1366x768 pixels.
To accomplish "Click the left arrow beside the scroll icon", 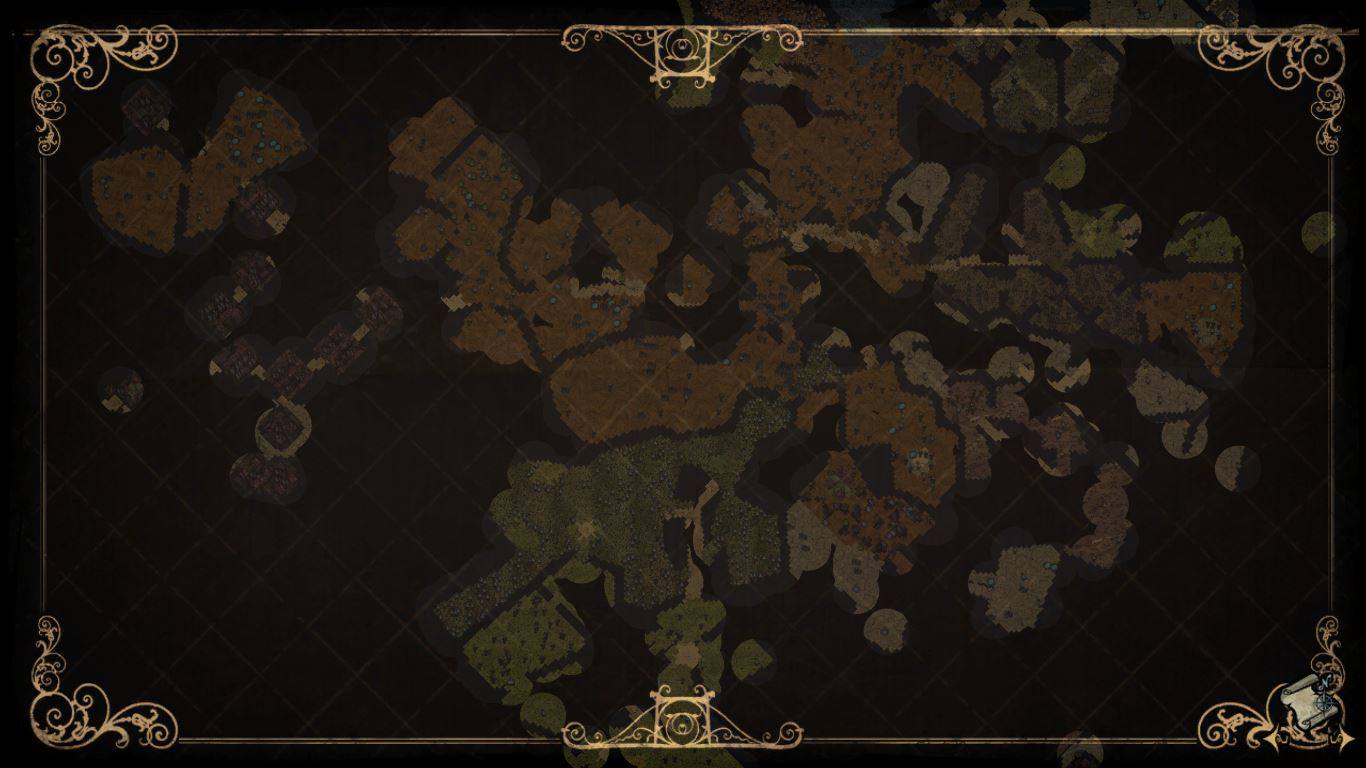I will pyautogui.click(x=1272, y=738).
